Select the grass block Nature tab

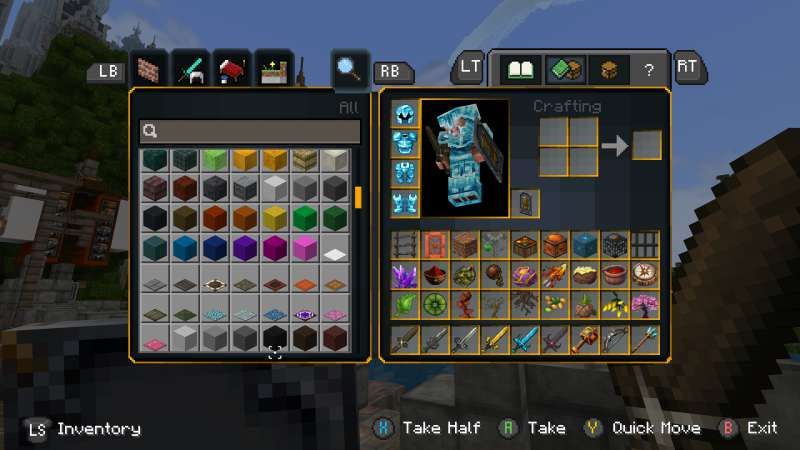pos(274,69)
